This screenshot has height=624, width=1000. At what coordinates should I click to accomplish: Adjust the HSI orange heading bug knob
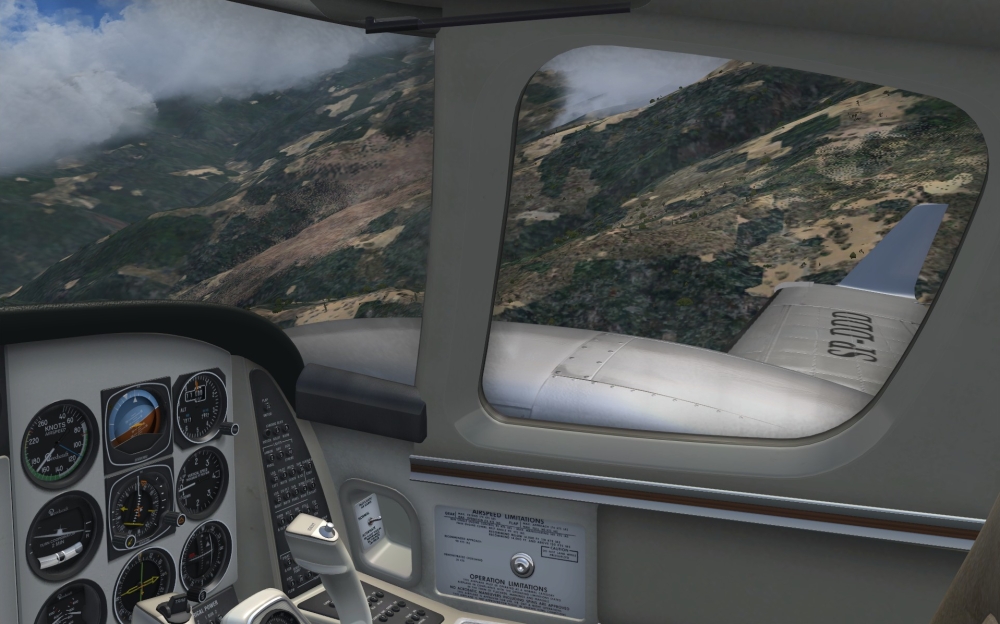tap(173, 518)
